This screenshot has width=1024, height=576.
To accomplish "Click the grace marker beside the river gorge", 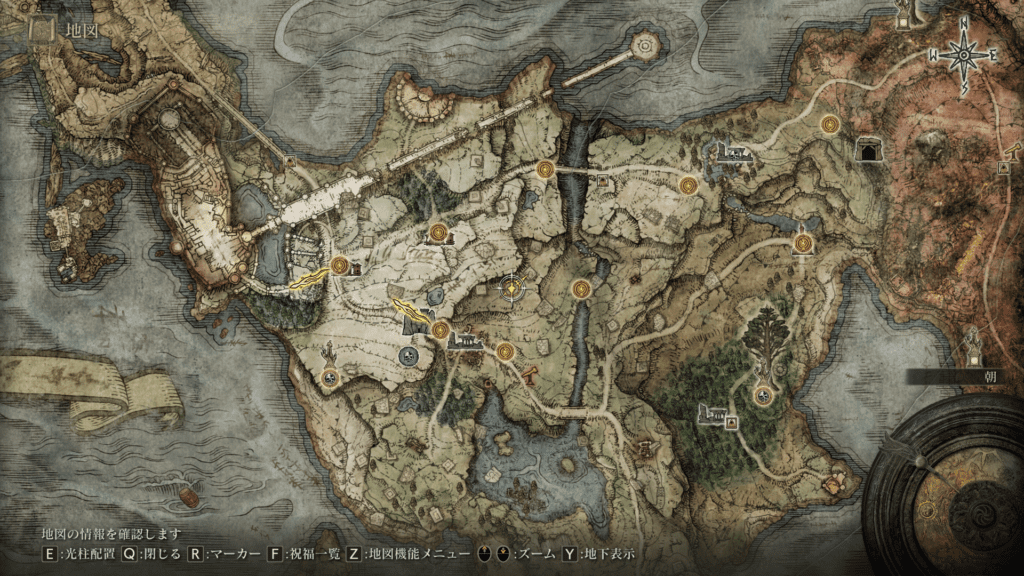I will (x=581, y=289).
